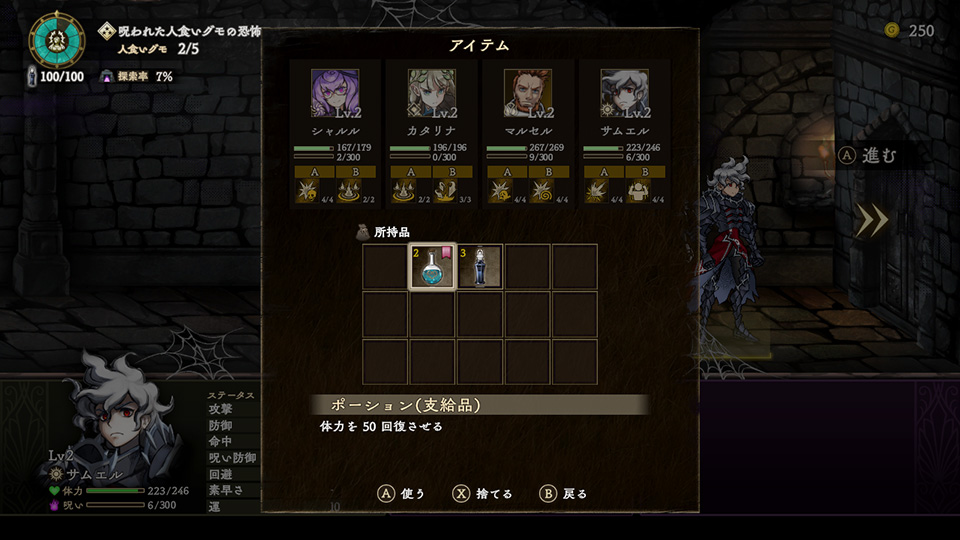The image size is (960, 540).
Task: Click the 戻る (back) button
Action: point(564,493)
